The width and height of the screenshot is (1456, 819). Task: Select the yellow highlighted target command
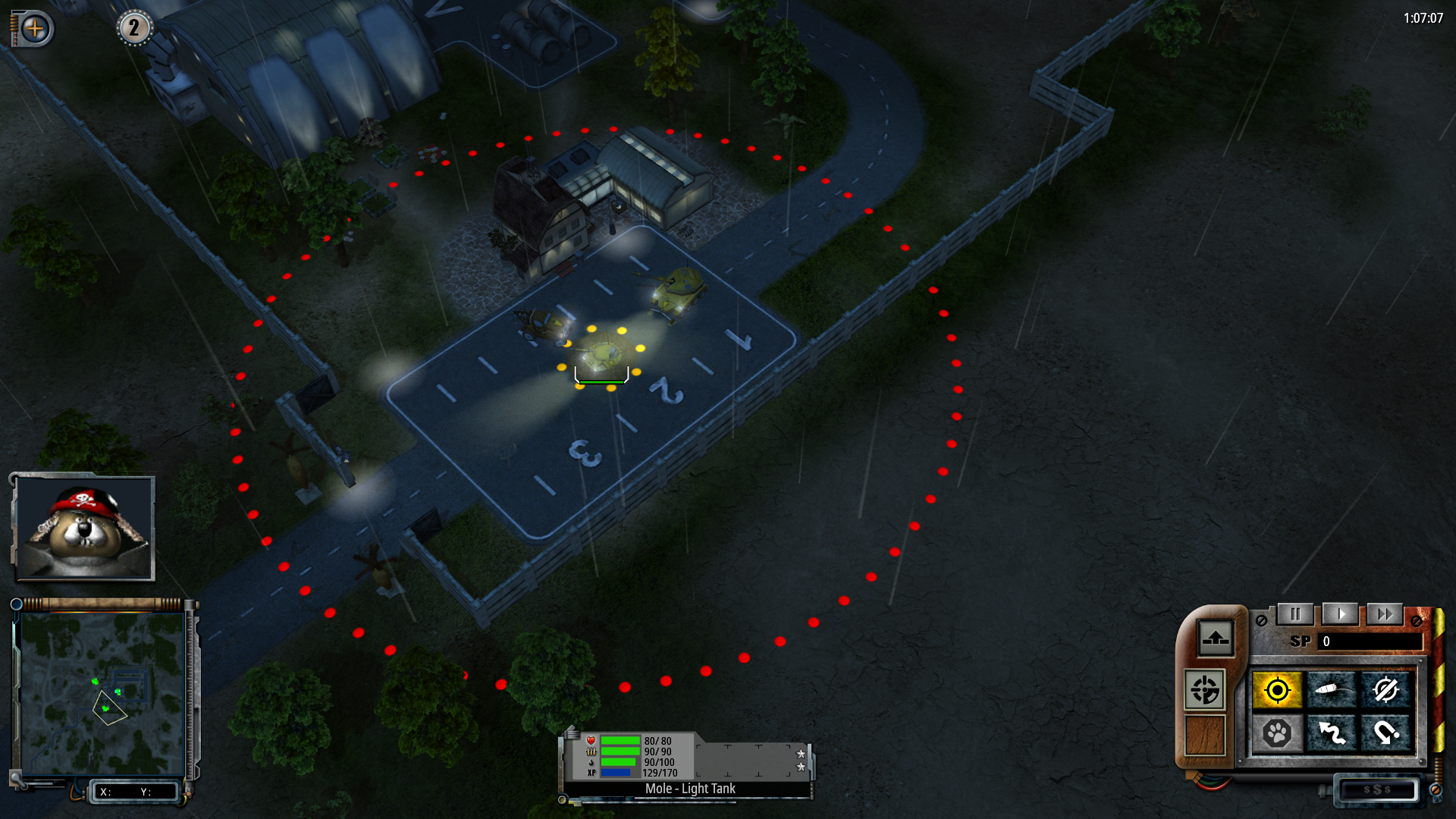(x=1277, y=690)
